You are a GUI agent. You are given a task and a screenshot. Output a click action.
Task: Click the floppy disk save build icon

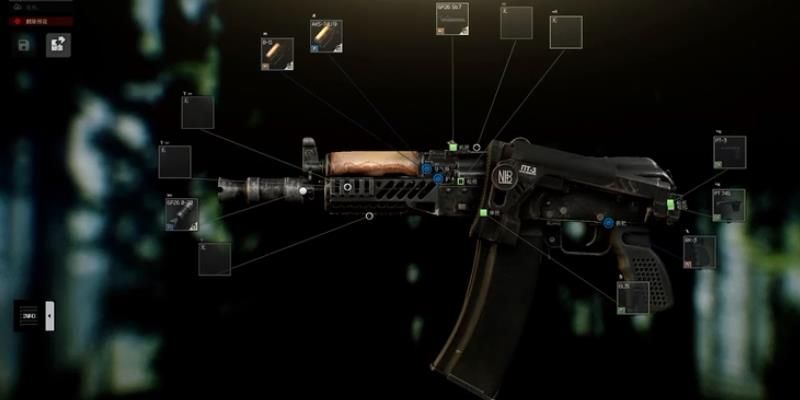[24, 45]
